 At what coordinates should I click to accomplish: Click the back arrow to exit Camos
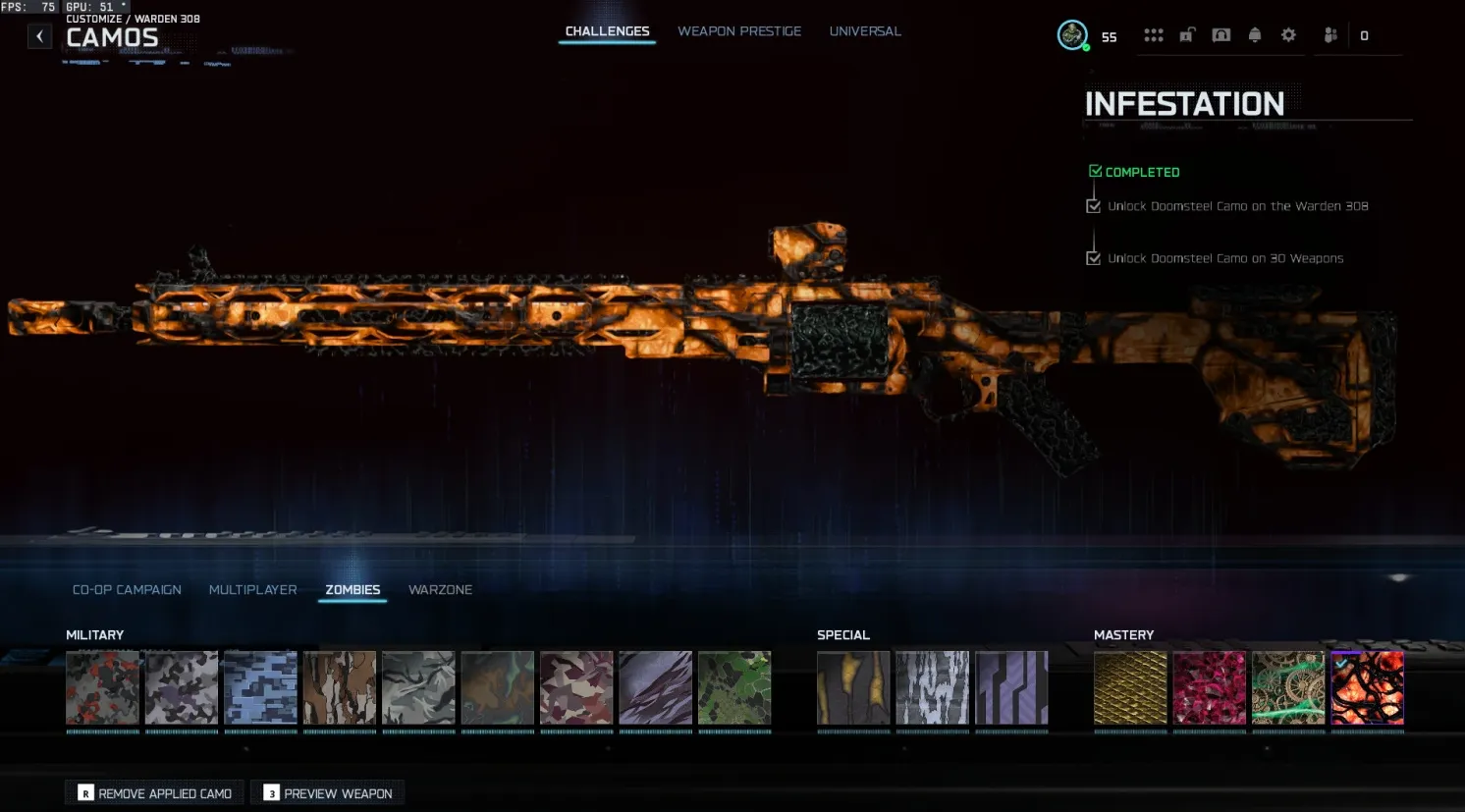coord(39,35)
